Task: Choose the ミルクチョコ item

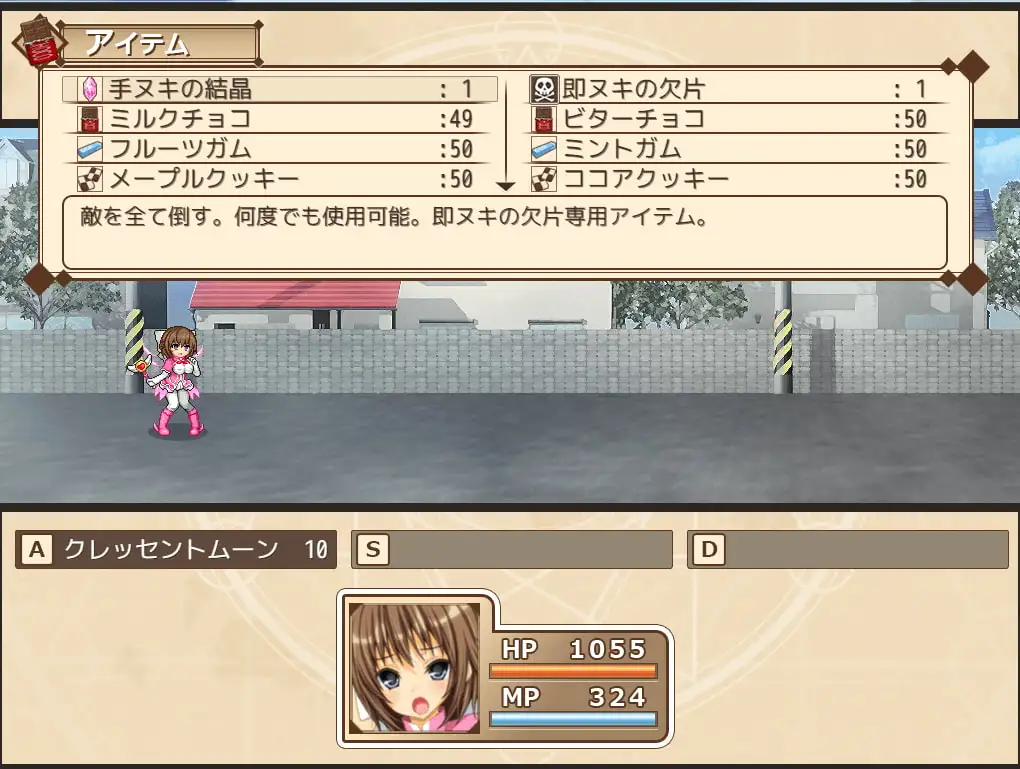Action: (x=280, y=119)
